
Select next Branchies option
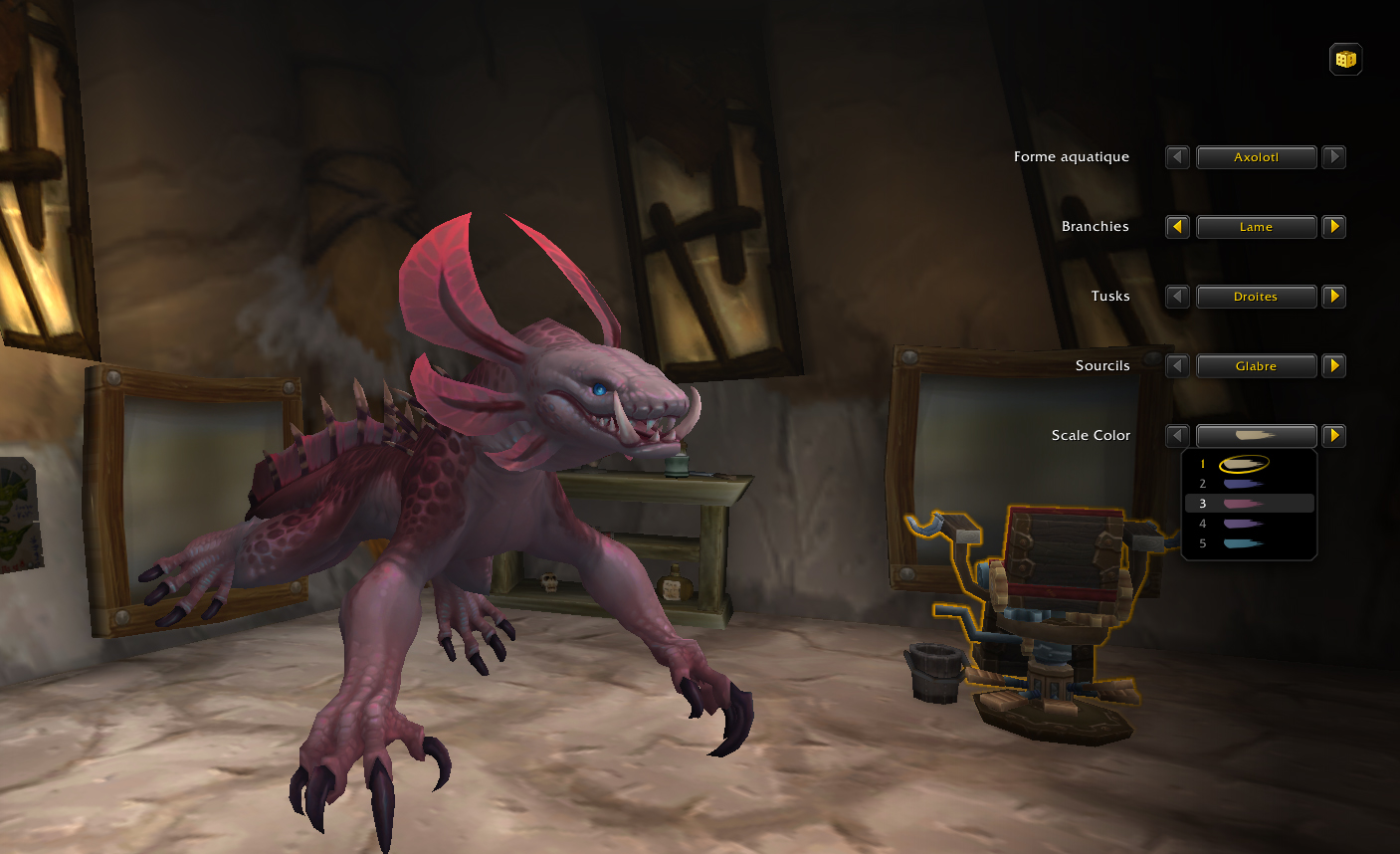pos(1334,227)
